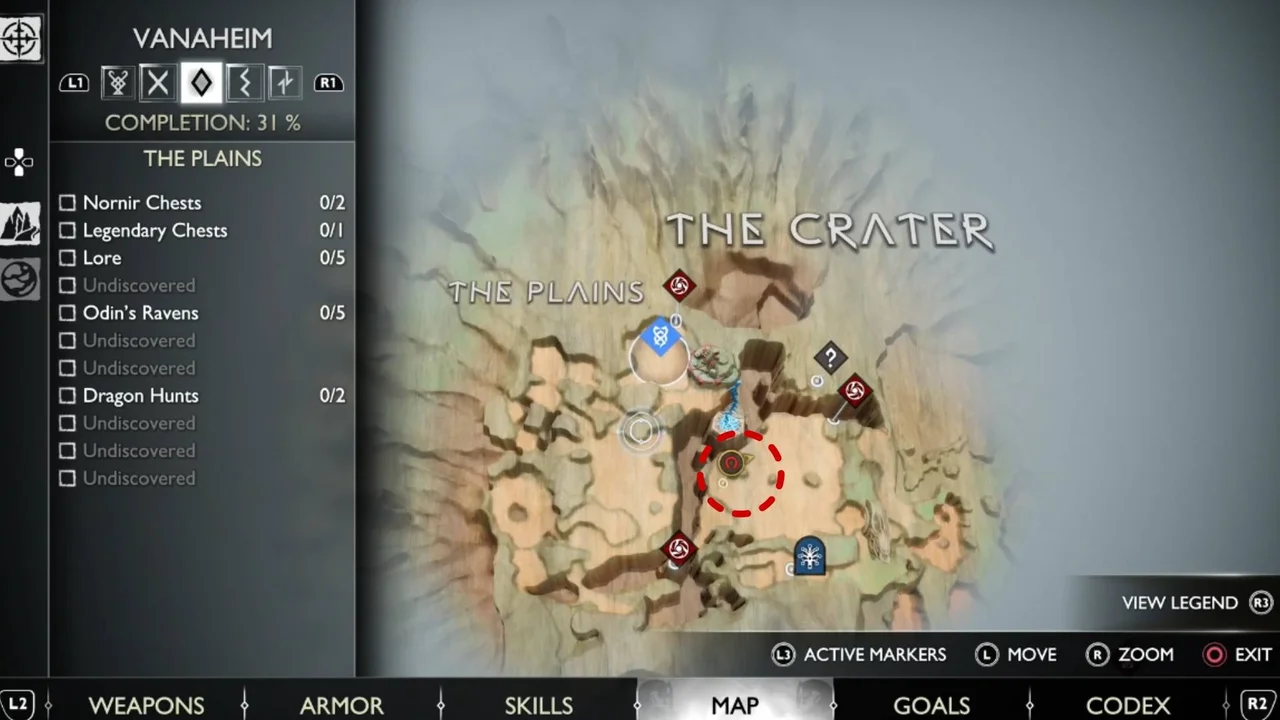1280x720 pixels.
Task: Open the GOALS tab in the bottom bar
Action: 931,705
